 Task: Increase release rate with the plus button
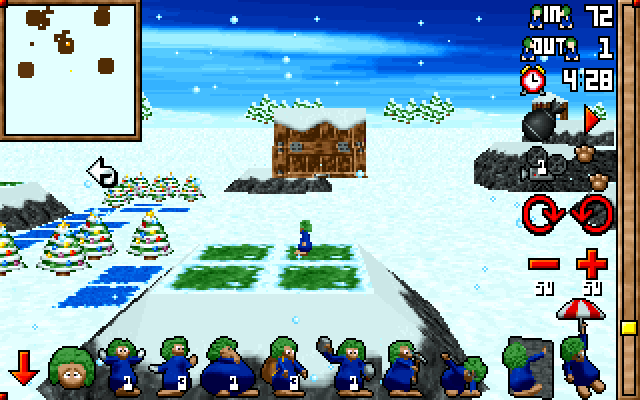click(591, 266)
